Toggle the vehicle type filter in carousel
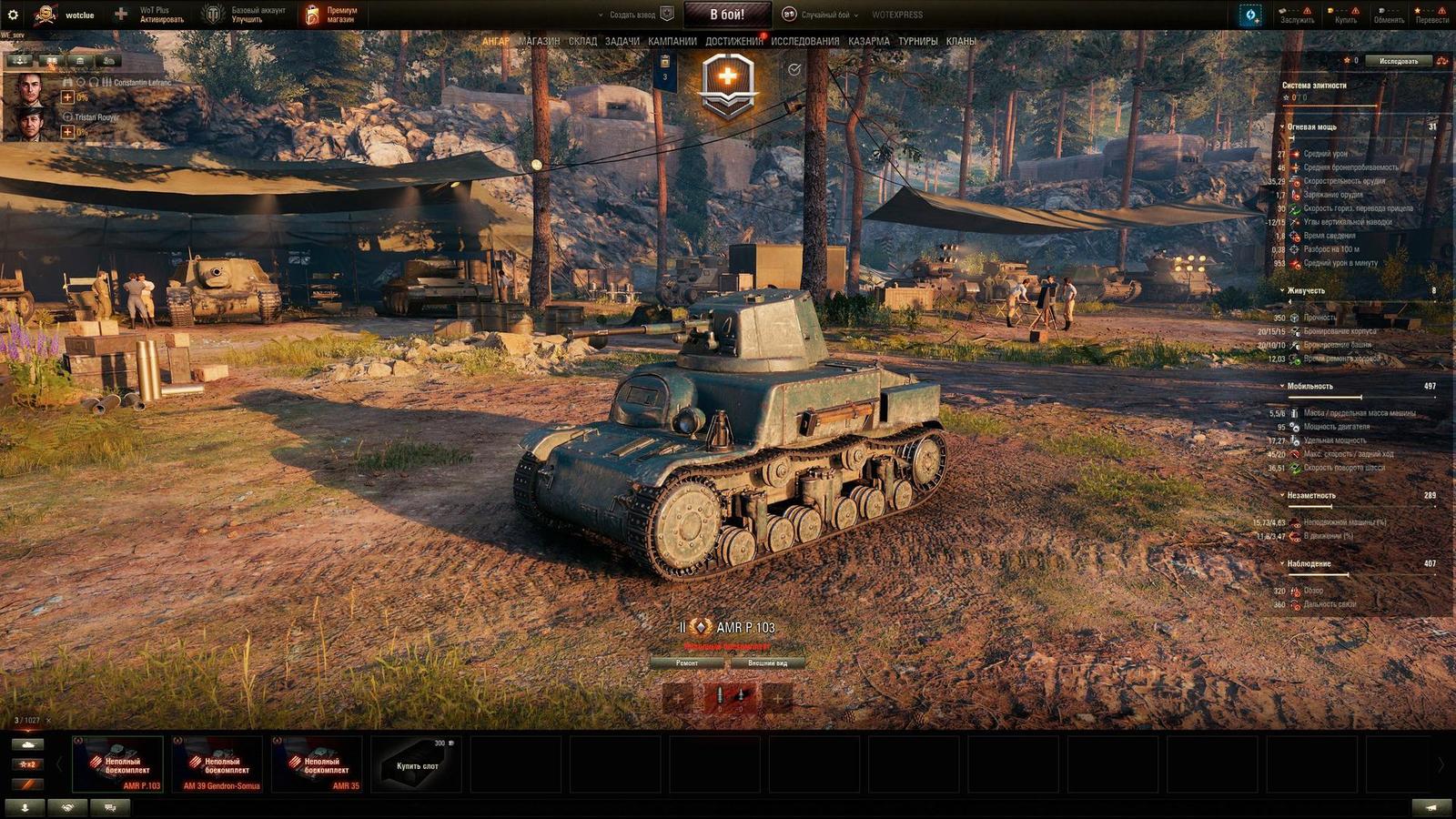Image resolution: width=1456 pixels, height=819 pixels. click(x=27, y=744)
